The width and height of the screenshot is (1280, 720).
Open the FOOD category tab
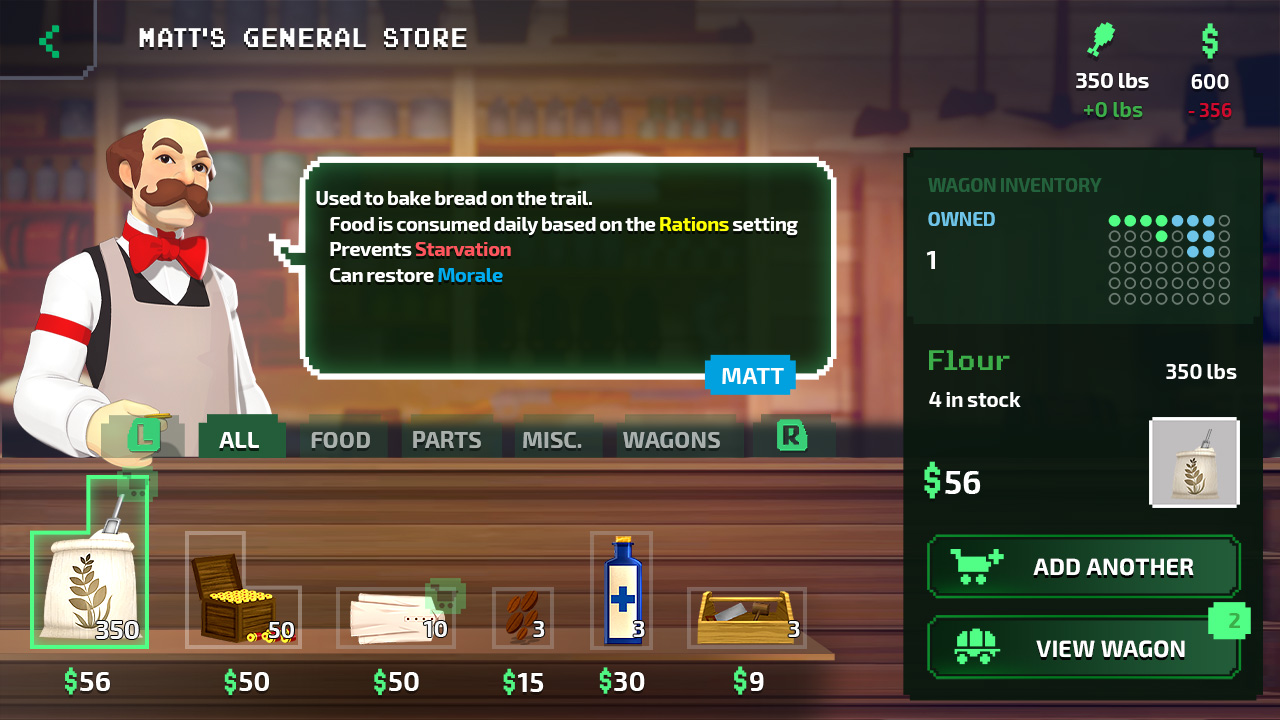point(340,438)
